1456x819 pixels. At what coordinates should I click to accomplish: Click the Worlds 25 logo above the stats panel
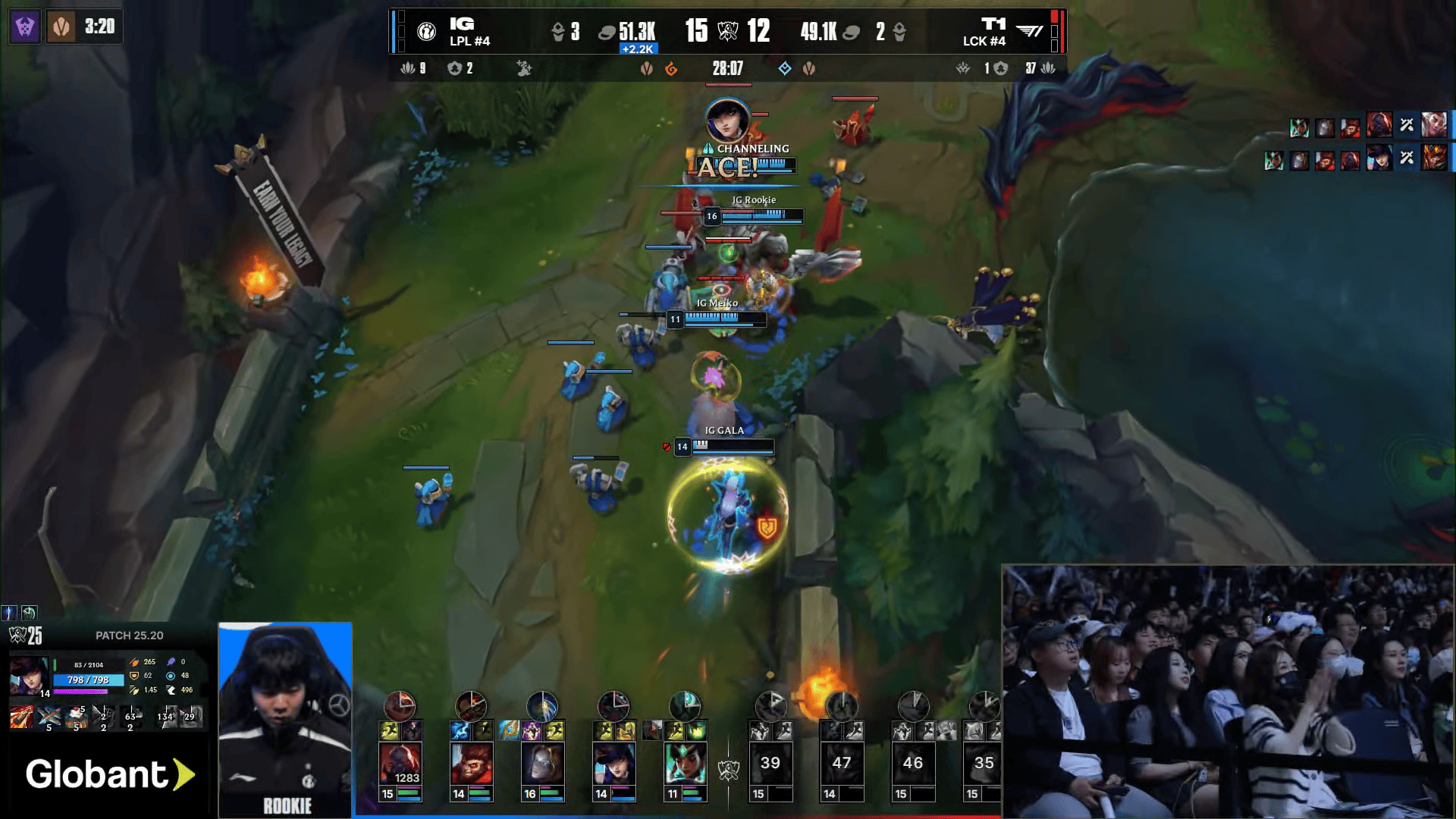click(x=26, y=635)
